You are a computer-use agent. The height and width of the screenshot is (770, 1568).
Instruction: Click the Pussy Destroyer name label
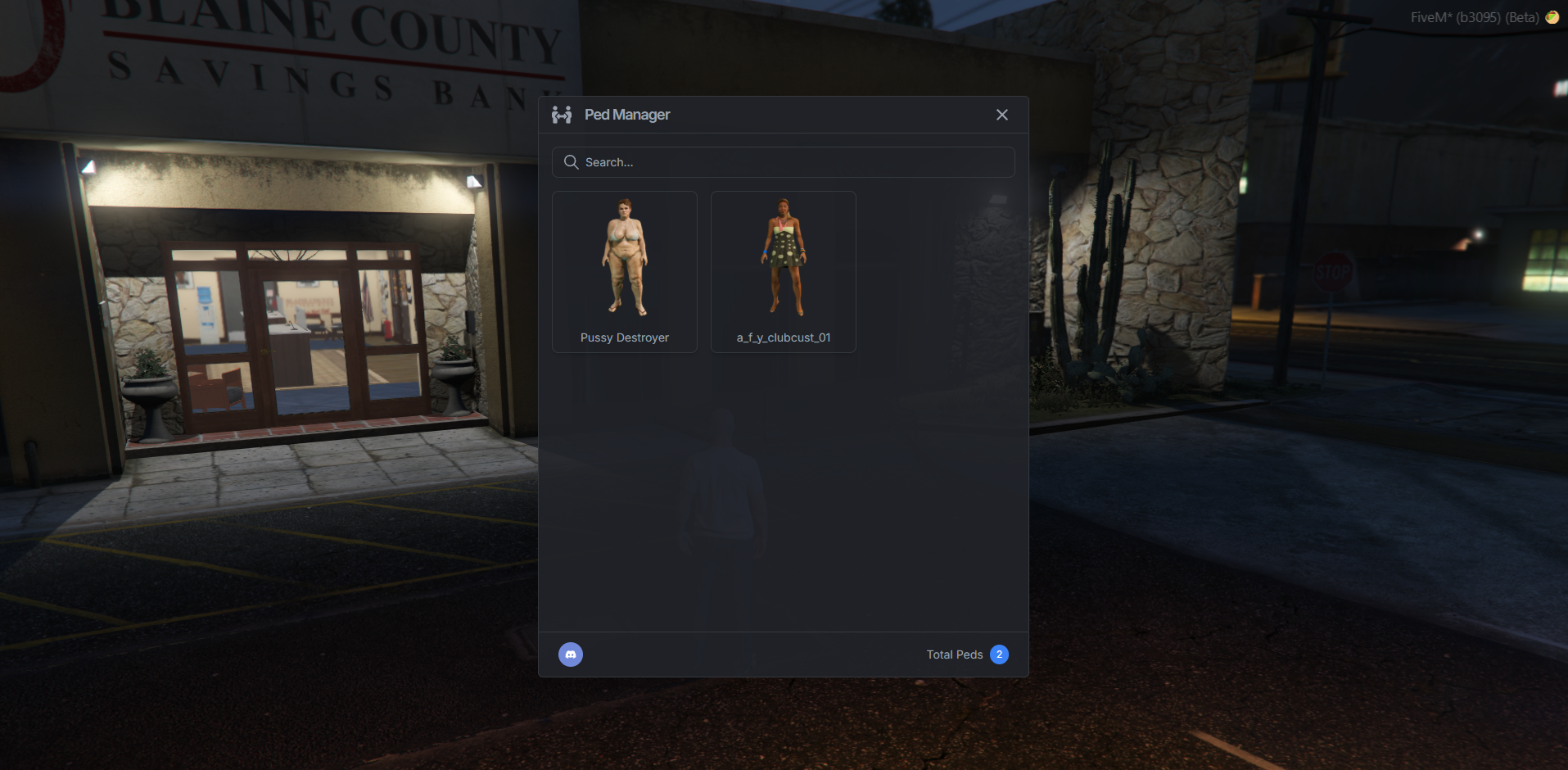(x=624, y=337)
